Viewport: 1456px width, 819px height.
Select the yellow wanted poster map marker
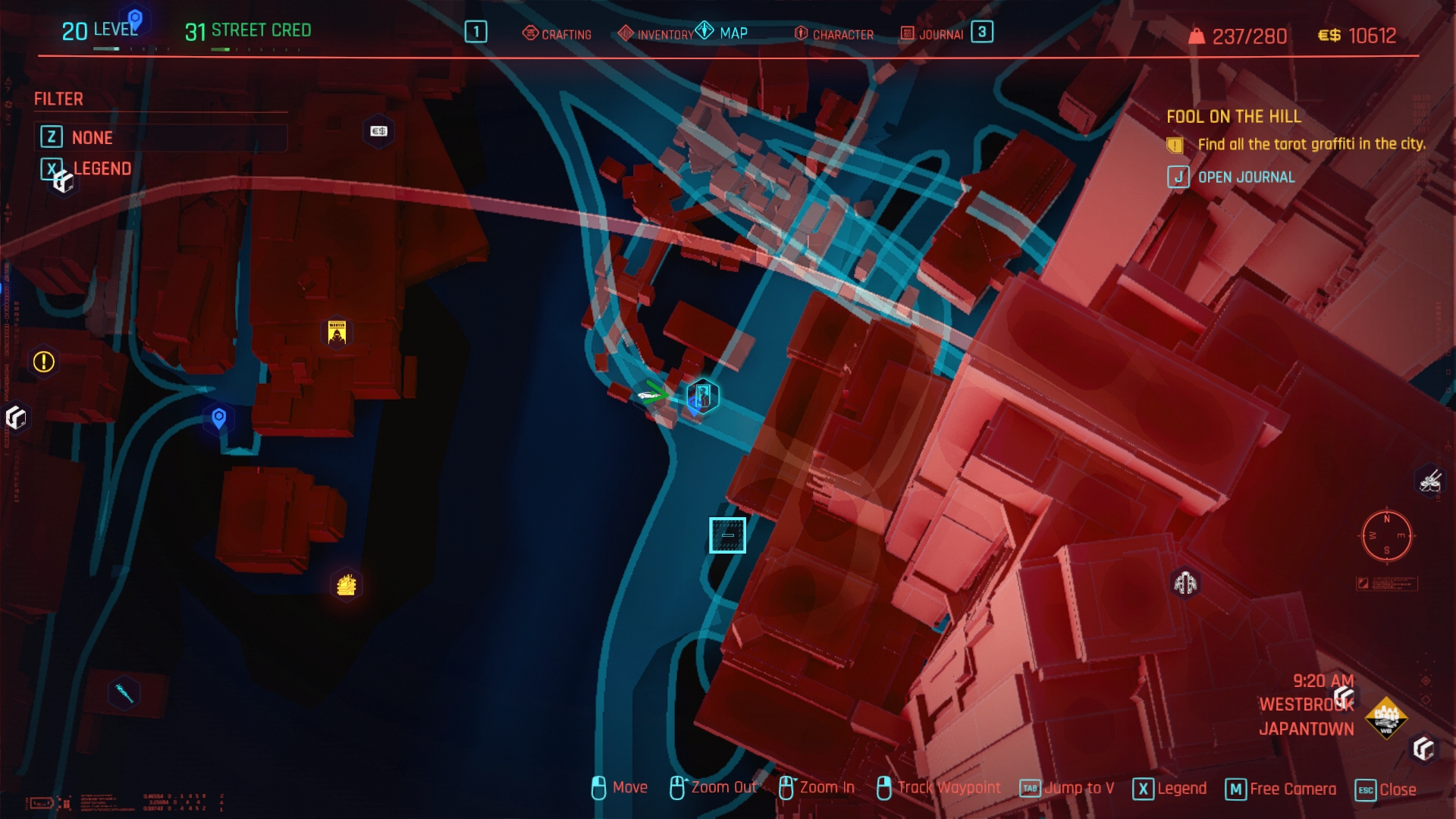point(337,332)
